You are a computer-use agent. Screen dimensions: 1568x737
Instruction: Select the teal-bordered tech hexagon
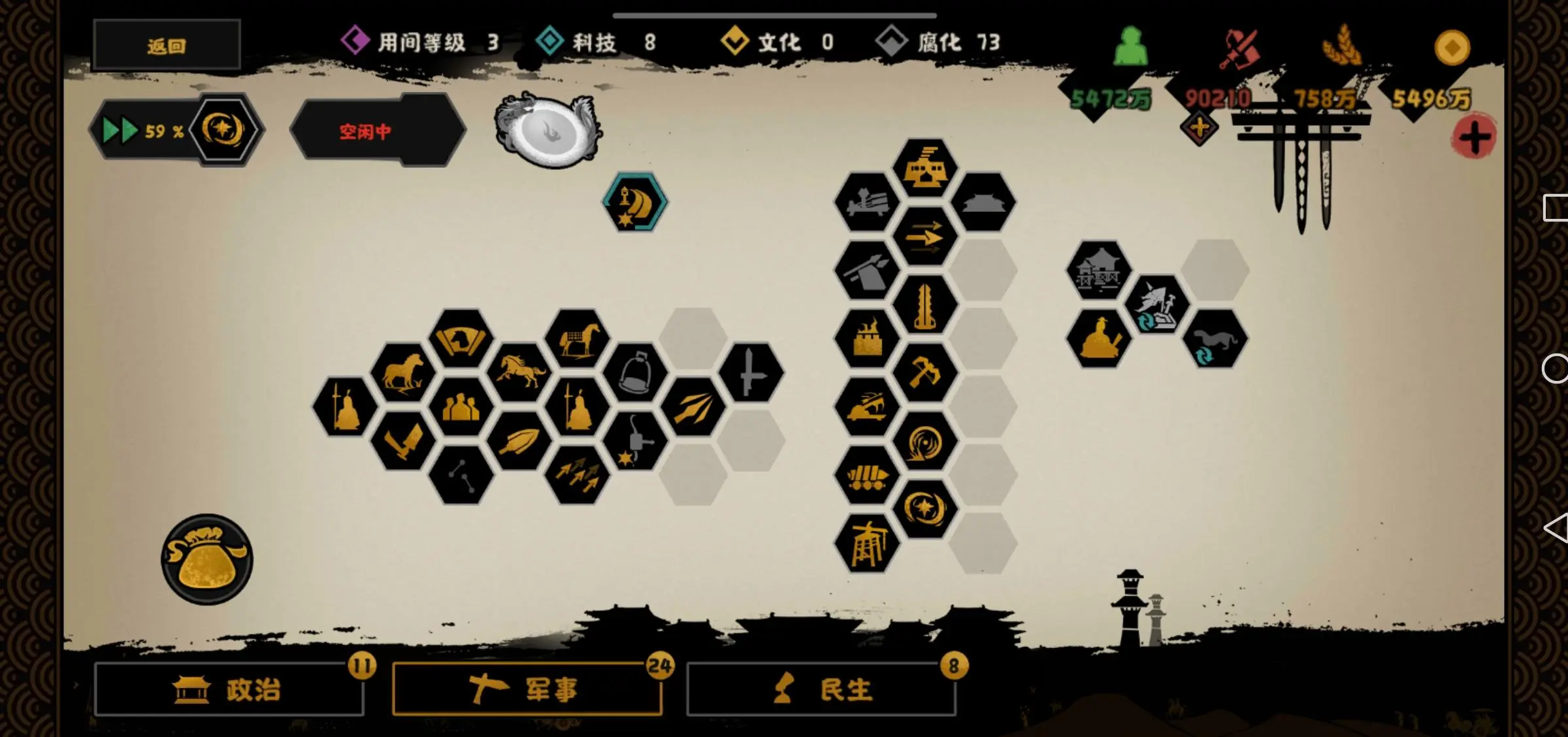coord(634,202)
